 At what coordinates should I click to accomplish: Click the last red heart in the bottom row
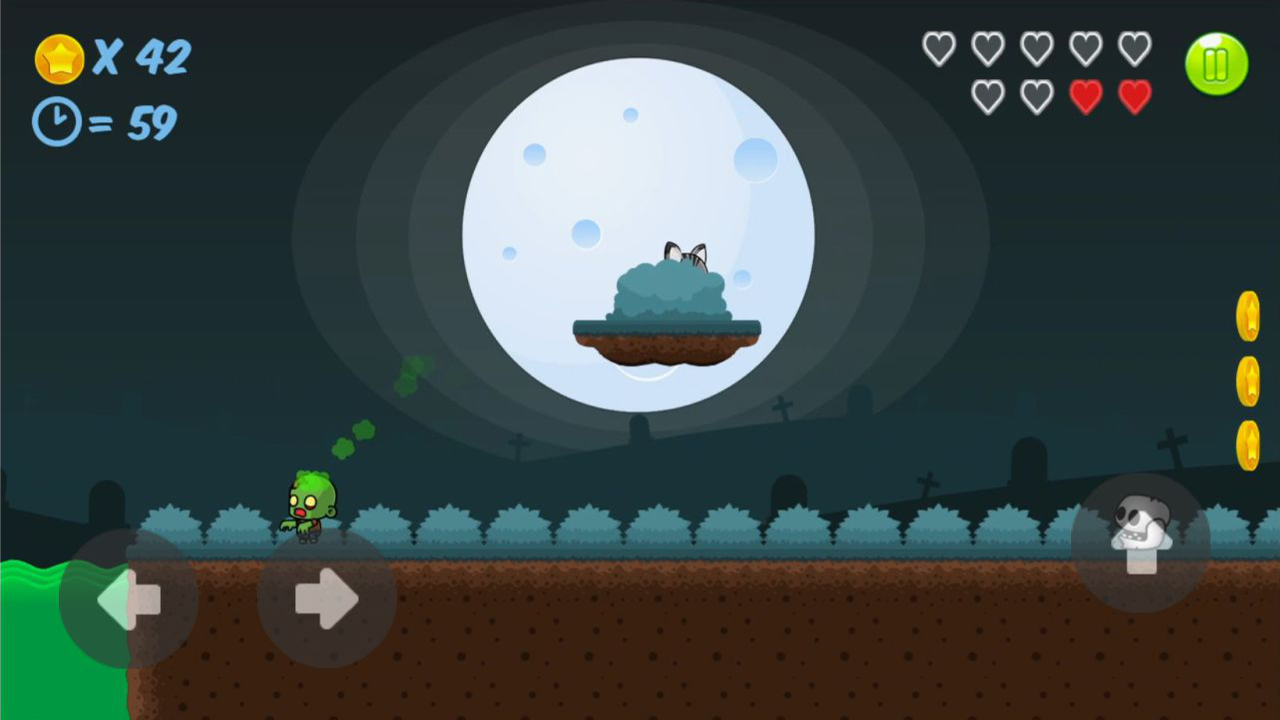tap(1135, 96)
